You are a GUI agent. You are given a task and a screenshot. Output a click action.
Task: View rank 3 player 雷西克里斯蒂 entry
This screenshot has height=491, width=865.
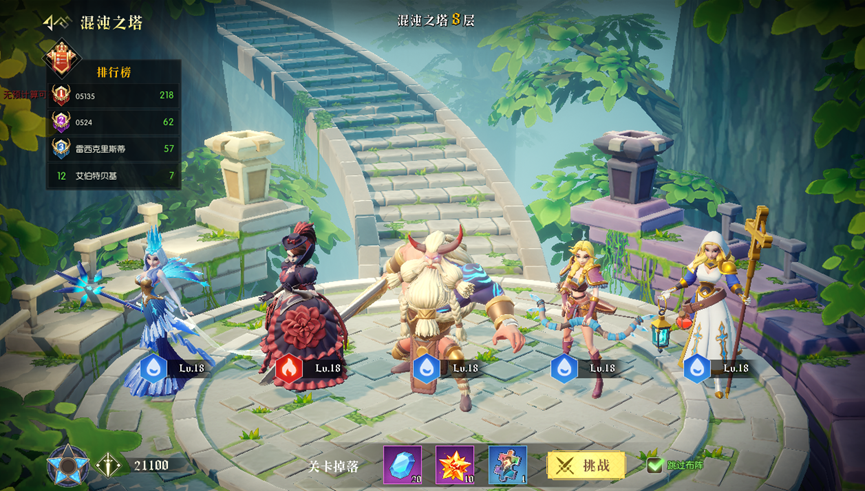(x=114, y=149)
